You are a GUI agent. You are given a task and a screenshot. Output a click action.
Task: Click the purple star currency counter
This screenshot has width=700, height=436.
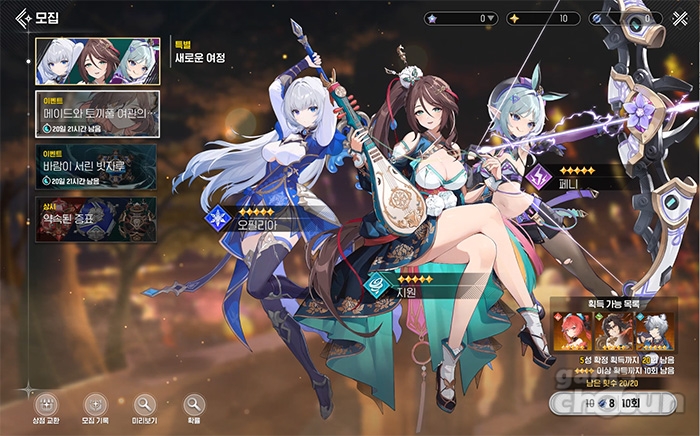(461, 18)
